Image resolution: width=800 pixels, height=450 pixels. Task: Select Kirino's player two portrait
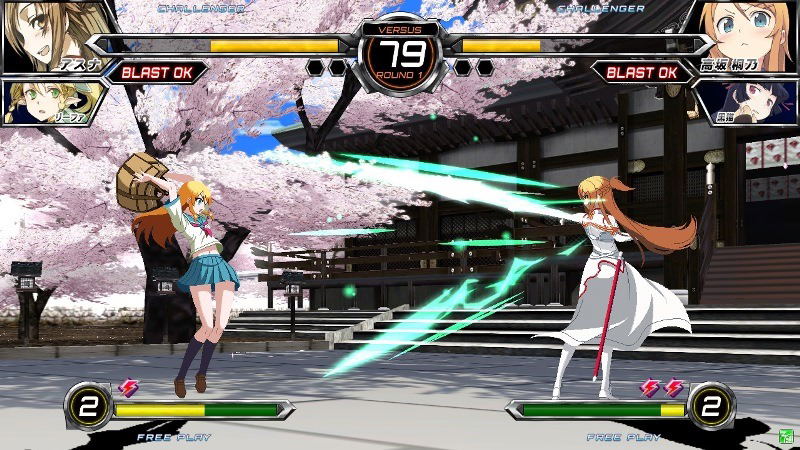(x=750, y=35)
